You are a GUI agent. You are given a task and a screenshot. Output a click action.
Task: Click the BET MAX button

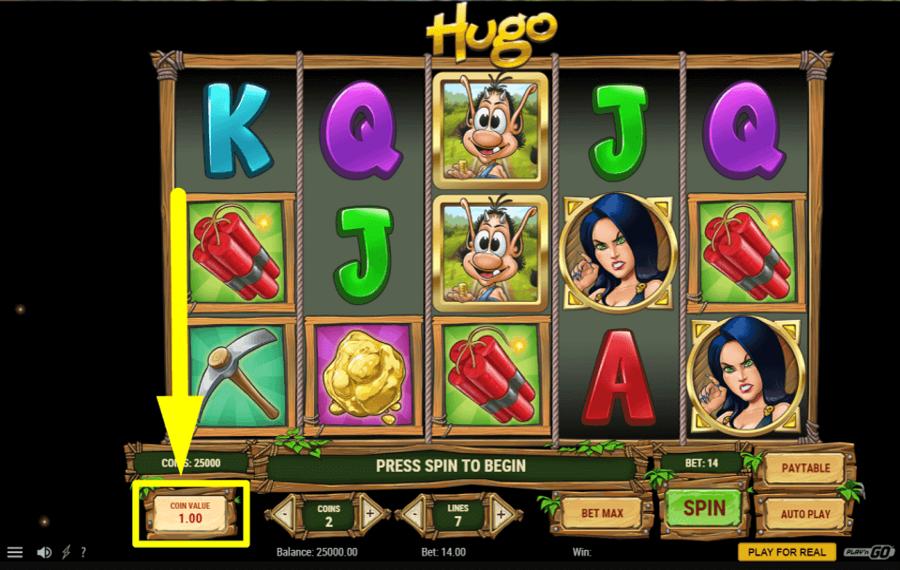(601, 512)
